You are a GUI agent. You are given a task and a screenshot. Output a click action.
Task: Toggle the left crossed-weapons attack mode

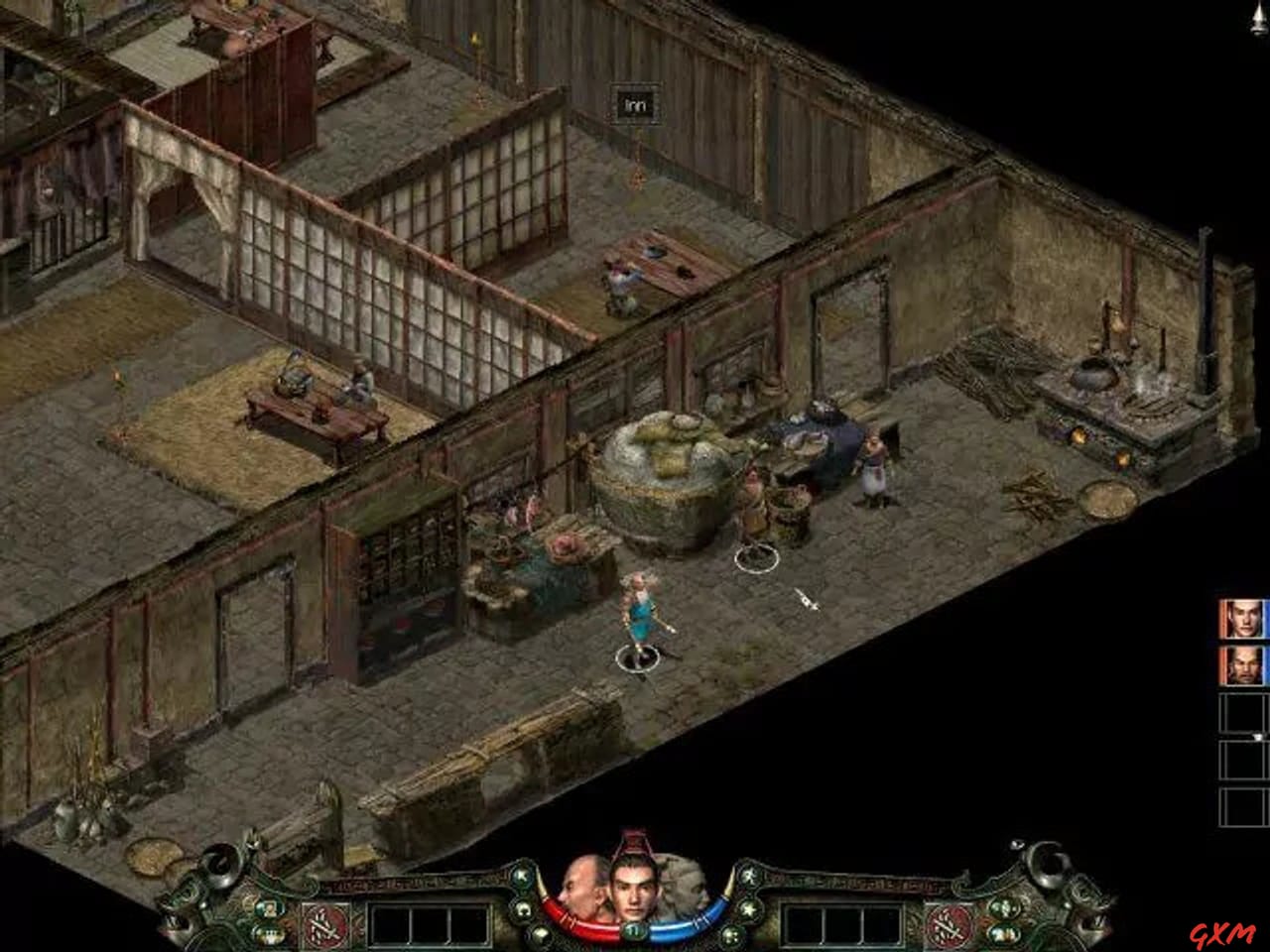pos(325,924)
